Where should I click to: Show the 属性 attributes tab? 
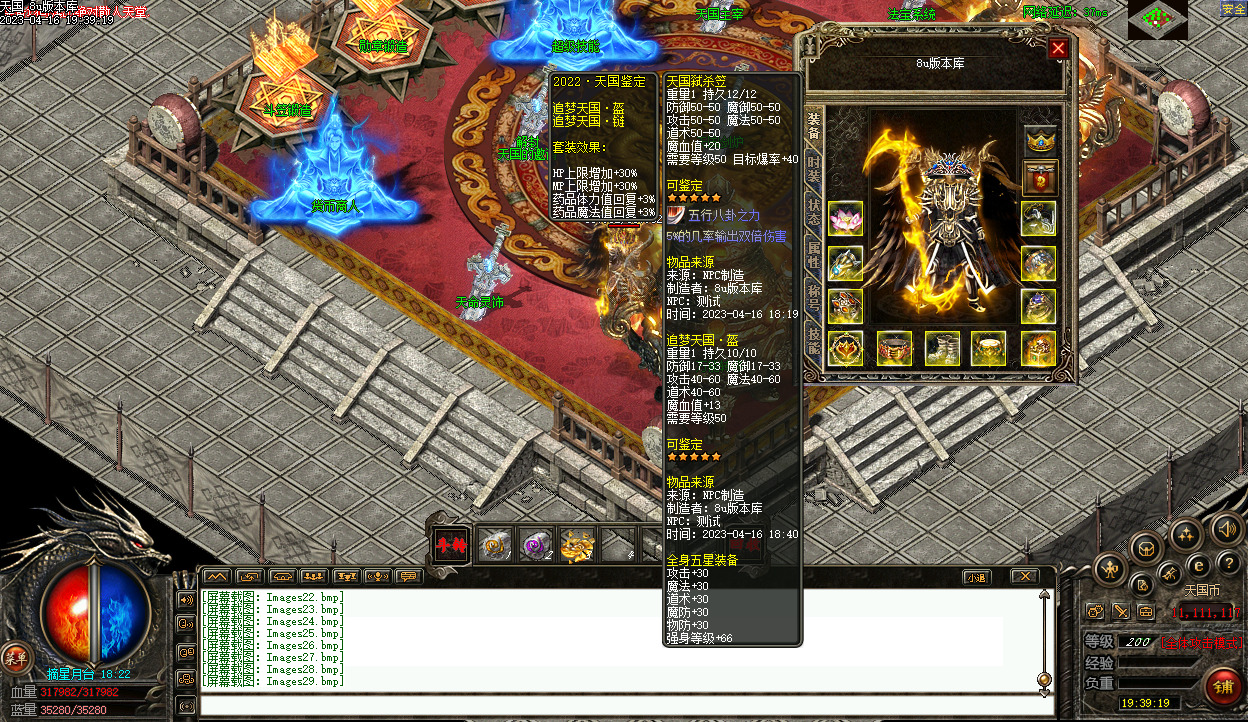click(814, 254)
